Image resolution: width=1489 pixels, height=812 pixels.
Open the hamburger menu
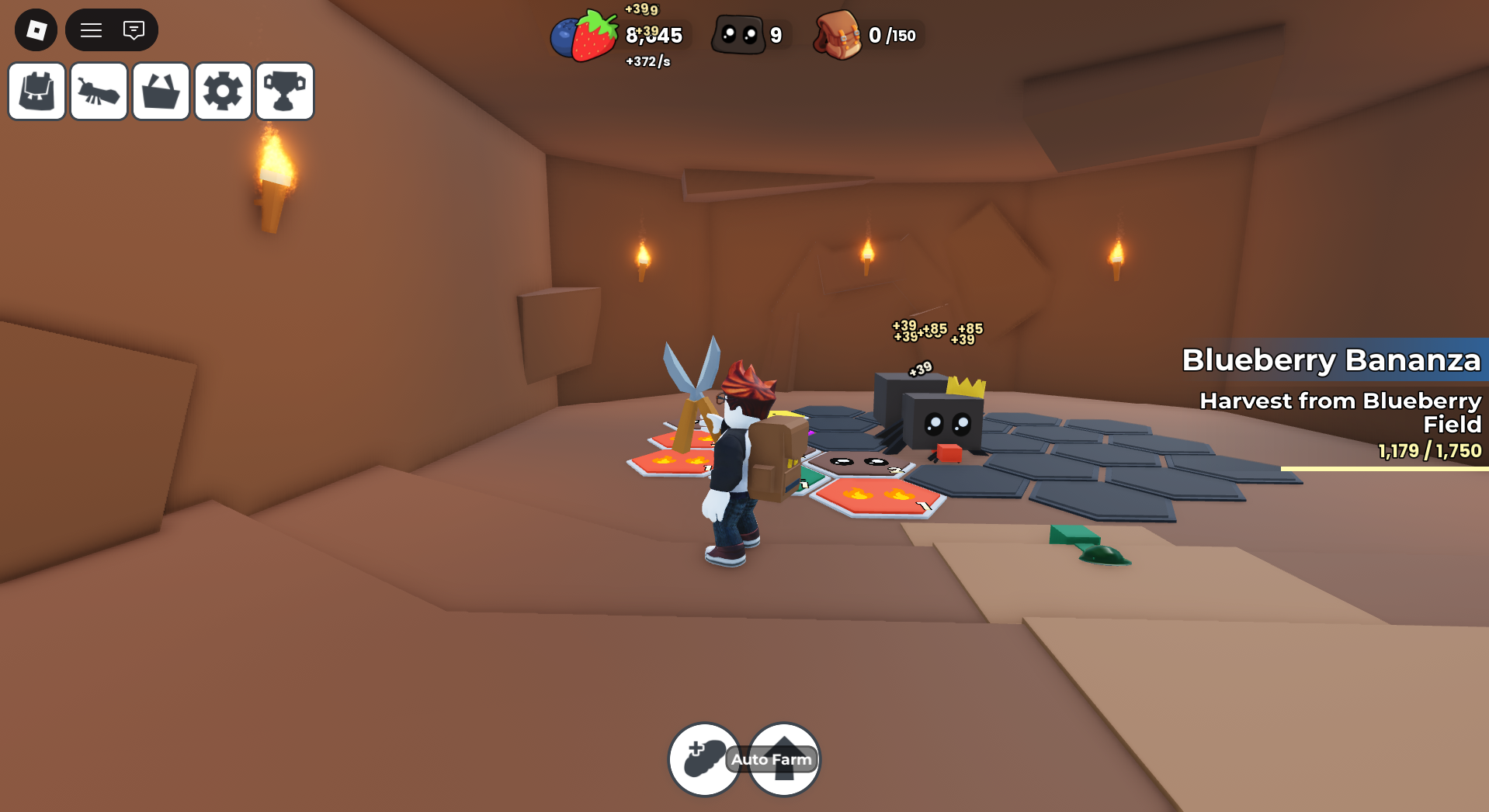[91, 29]
